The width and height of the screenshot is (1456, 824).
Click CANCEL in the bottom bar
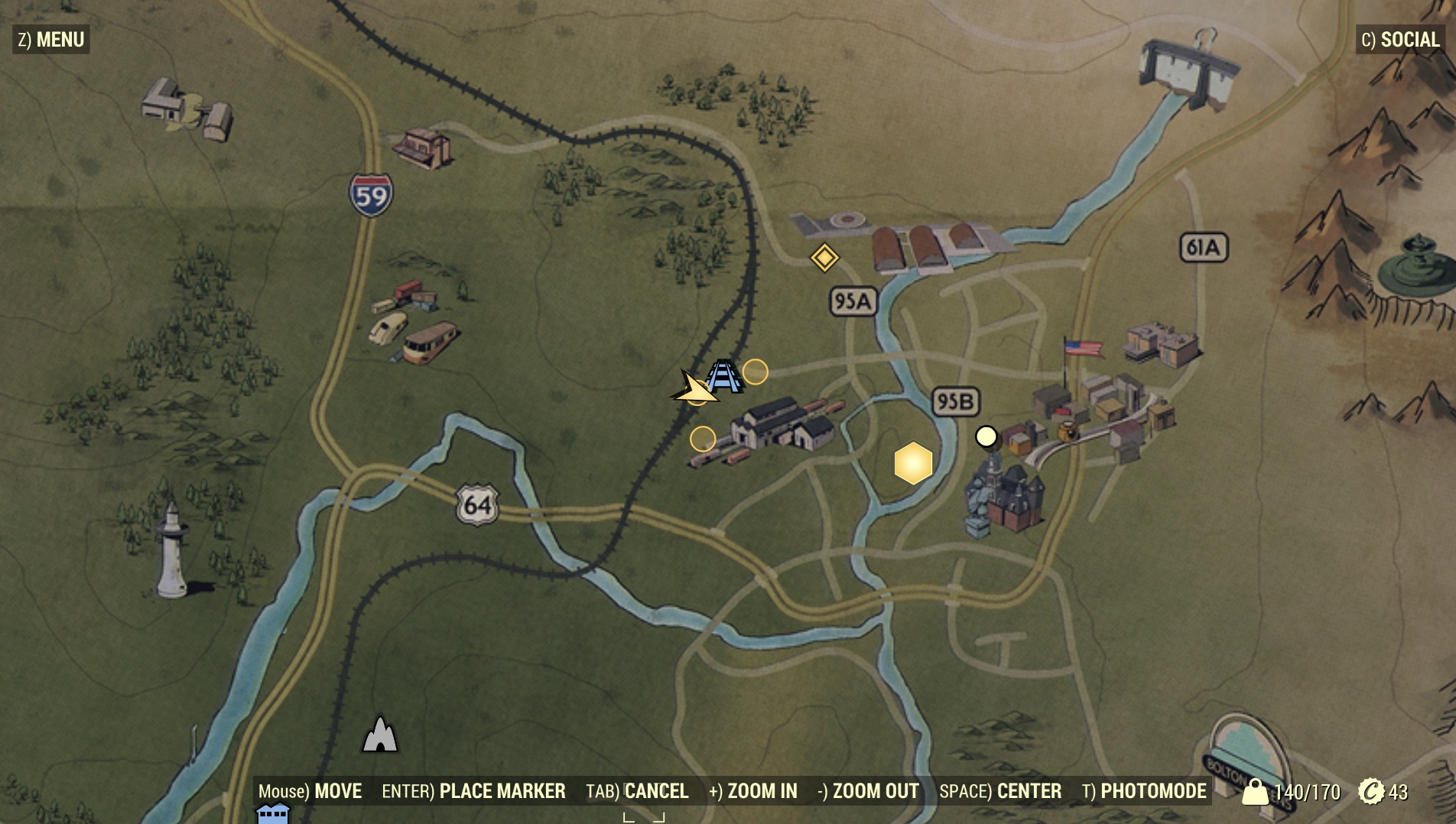[656, 792]
